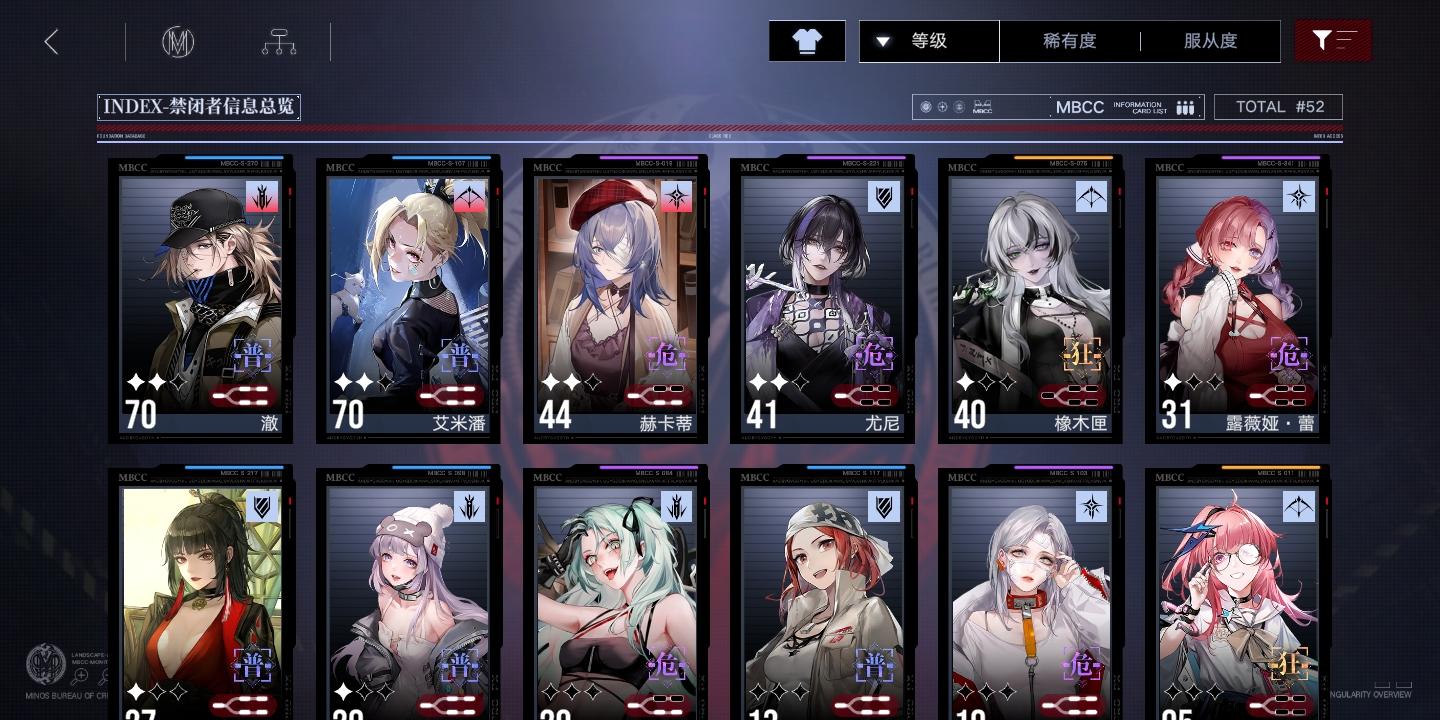The image size is (1440, 720).
Task: Open the relationship tree icon next to logo
Action: pos(278,41)
